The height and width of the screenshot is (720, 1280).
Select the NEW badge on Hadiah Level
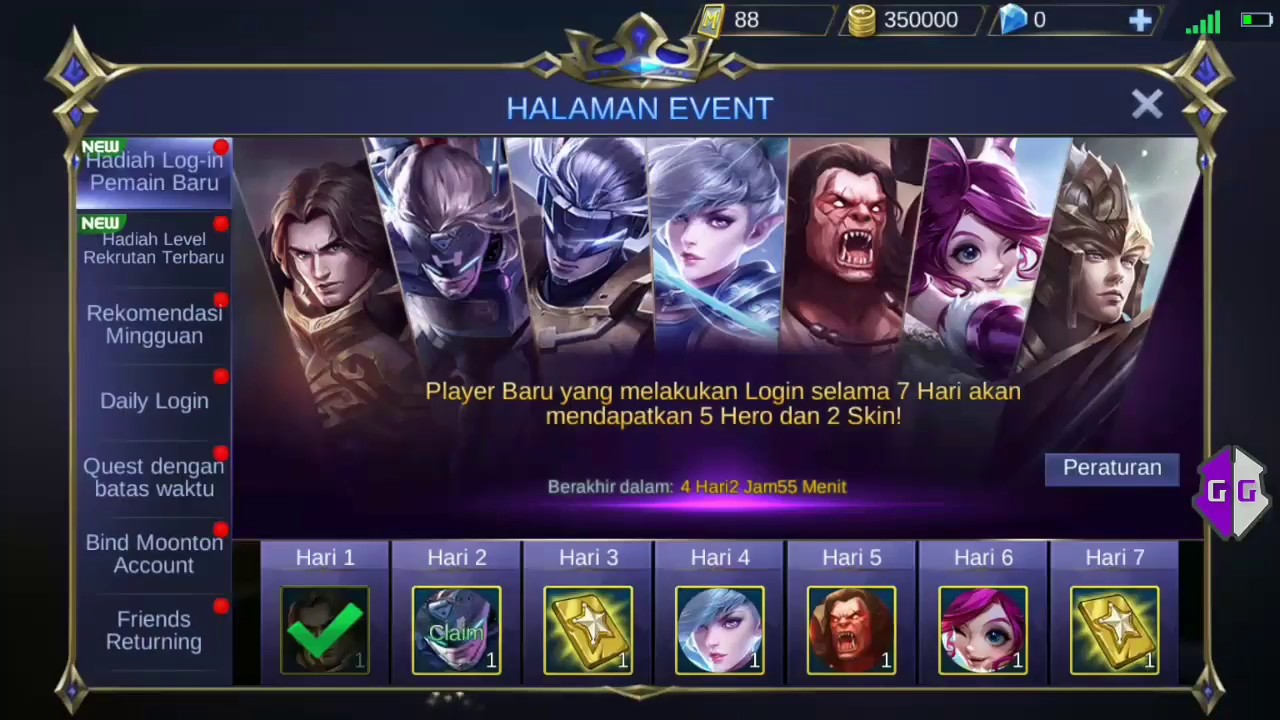[x=100, y=223]
